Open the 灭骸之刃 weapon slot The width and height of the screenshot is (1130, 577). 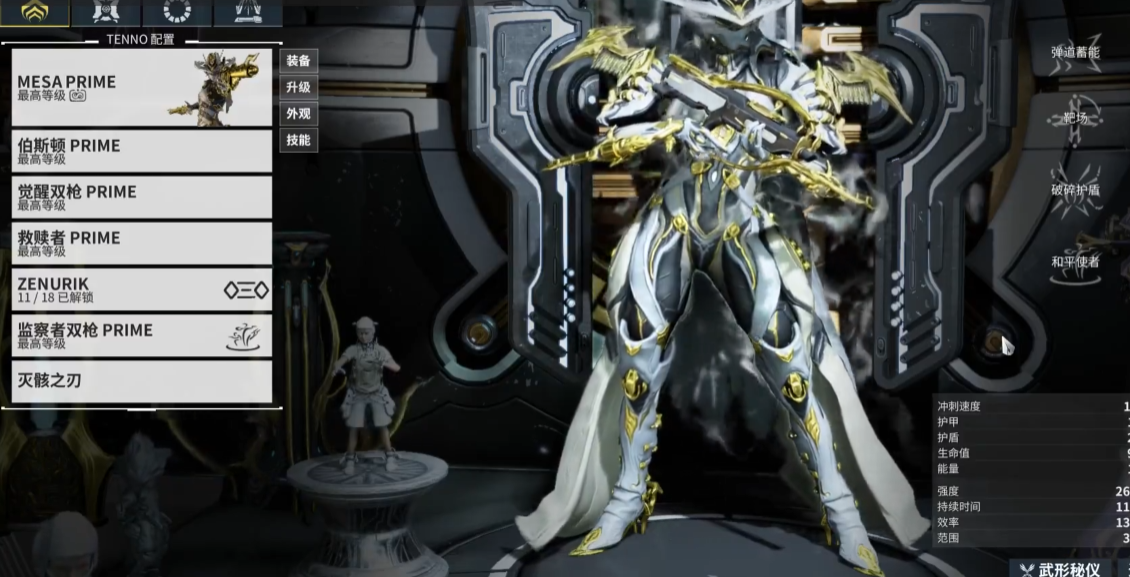141,381
